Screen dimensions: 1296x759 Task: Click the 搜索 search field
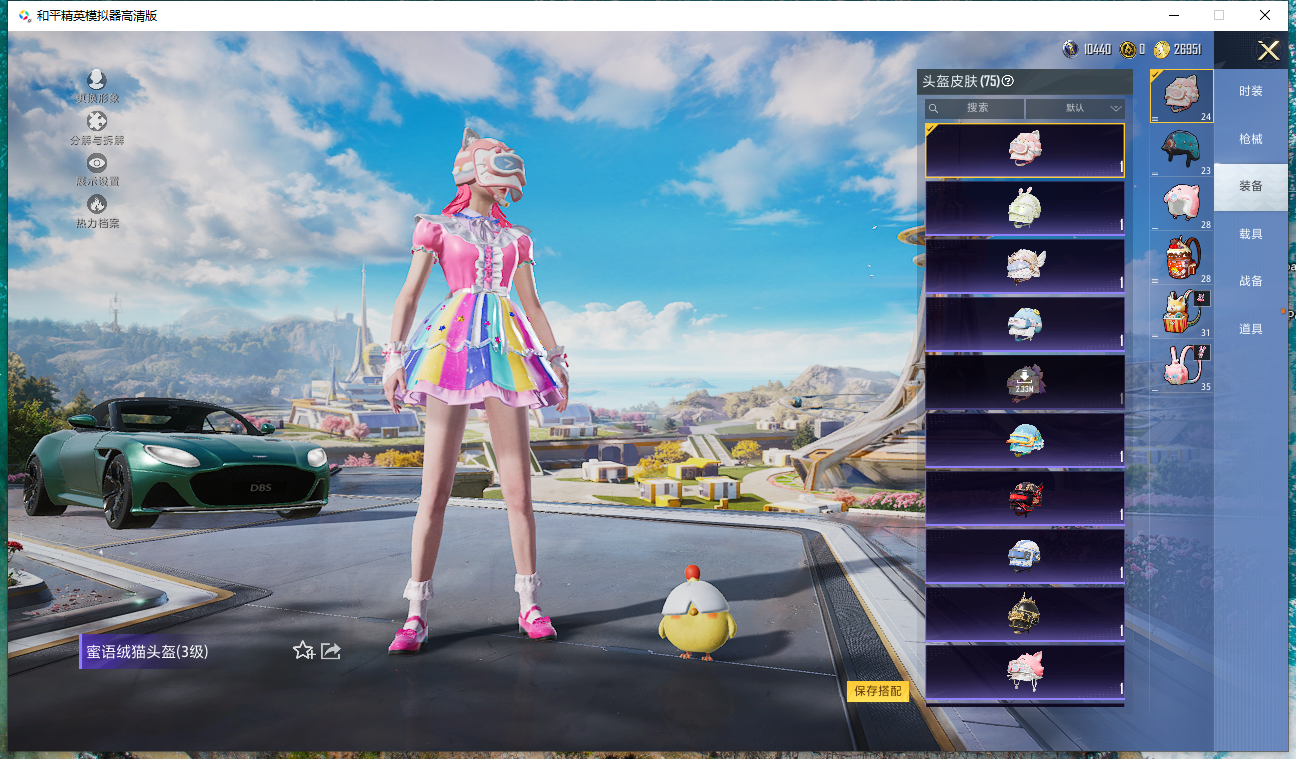(x=976, y=108)
